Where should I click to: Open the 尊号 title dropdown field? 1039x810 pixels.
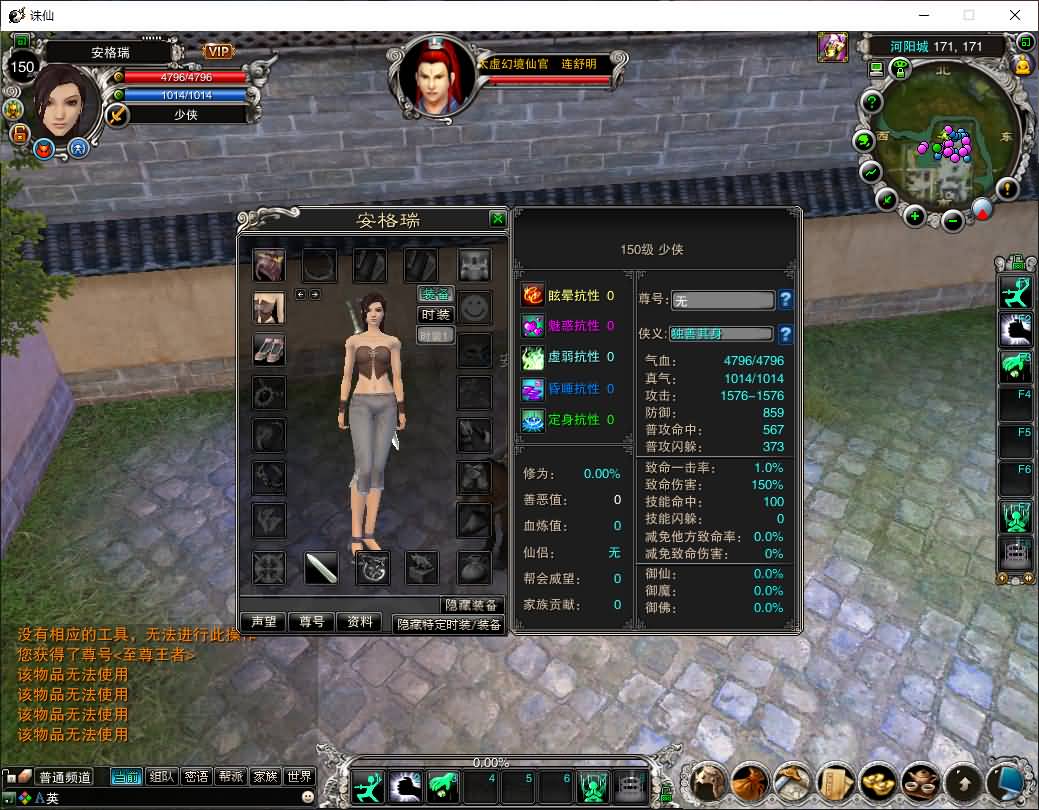tap(722, 300)
